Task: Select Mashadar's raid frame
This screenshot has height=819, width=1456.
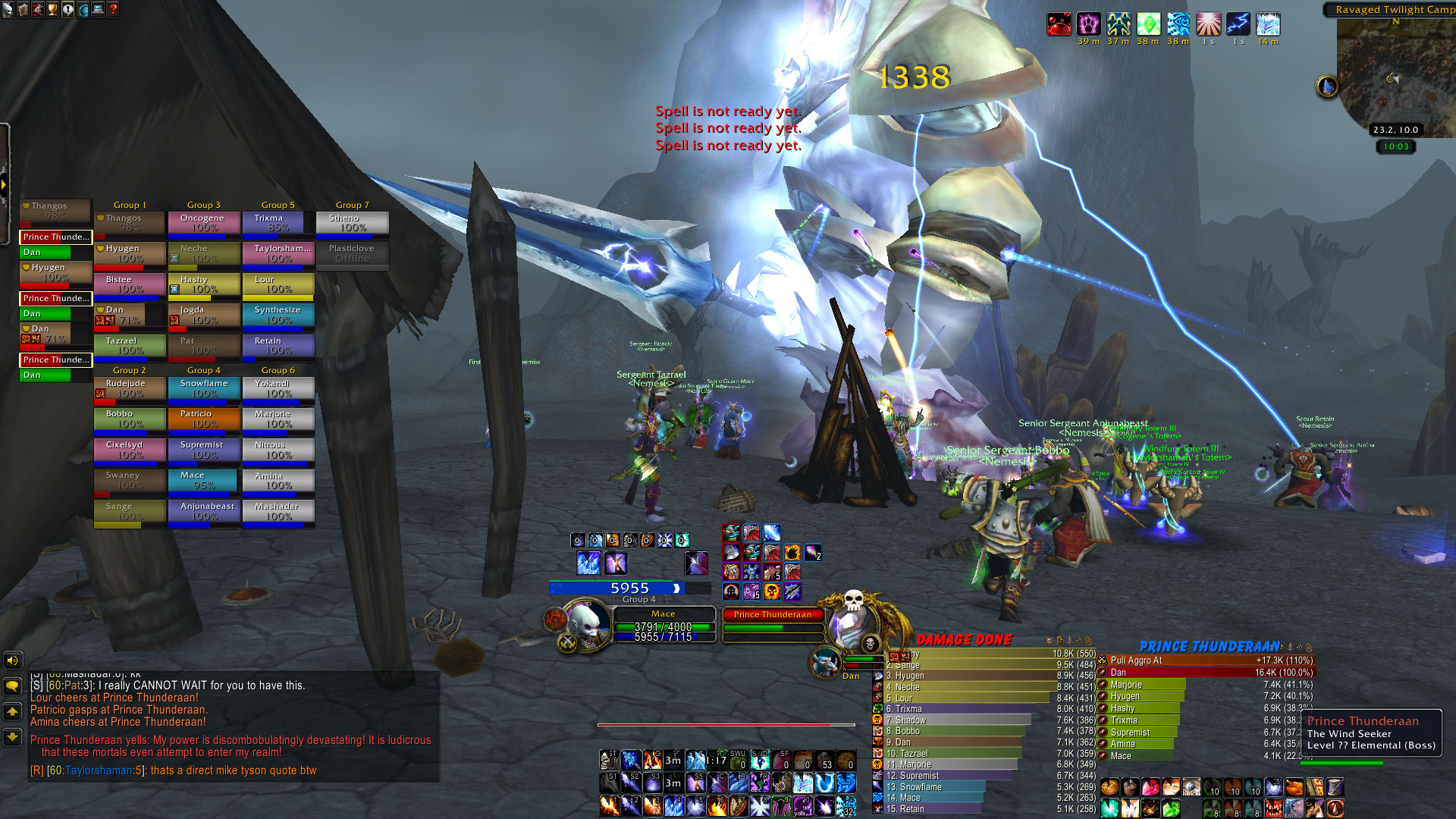Action: tap(278, 511)
